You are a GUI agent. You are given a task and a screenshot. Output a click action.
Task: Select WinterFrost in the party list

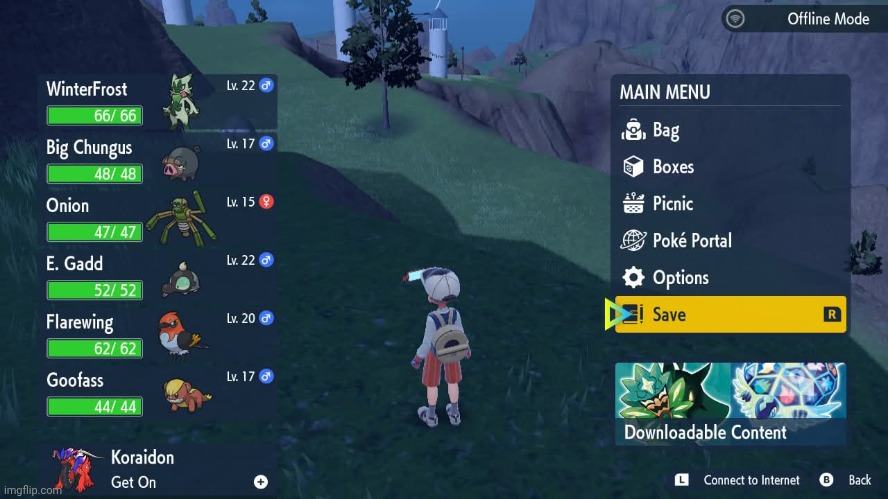[158, 101]
